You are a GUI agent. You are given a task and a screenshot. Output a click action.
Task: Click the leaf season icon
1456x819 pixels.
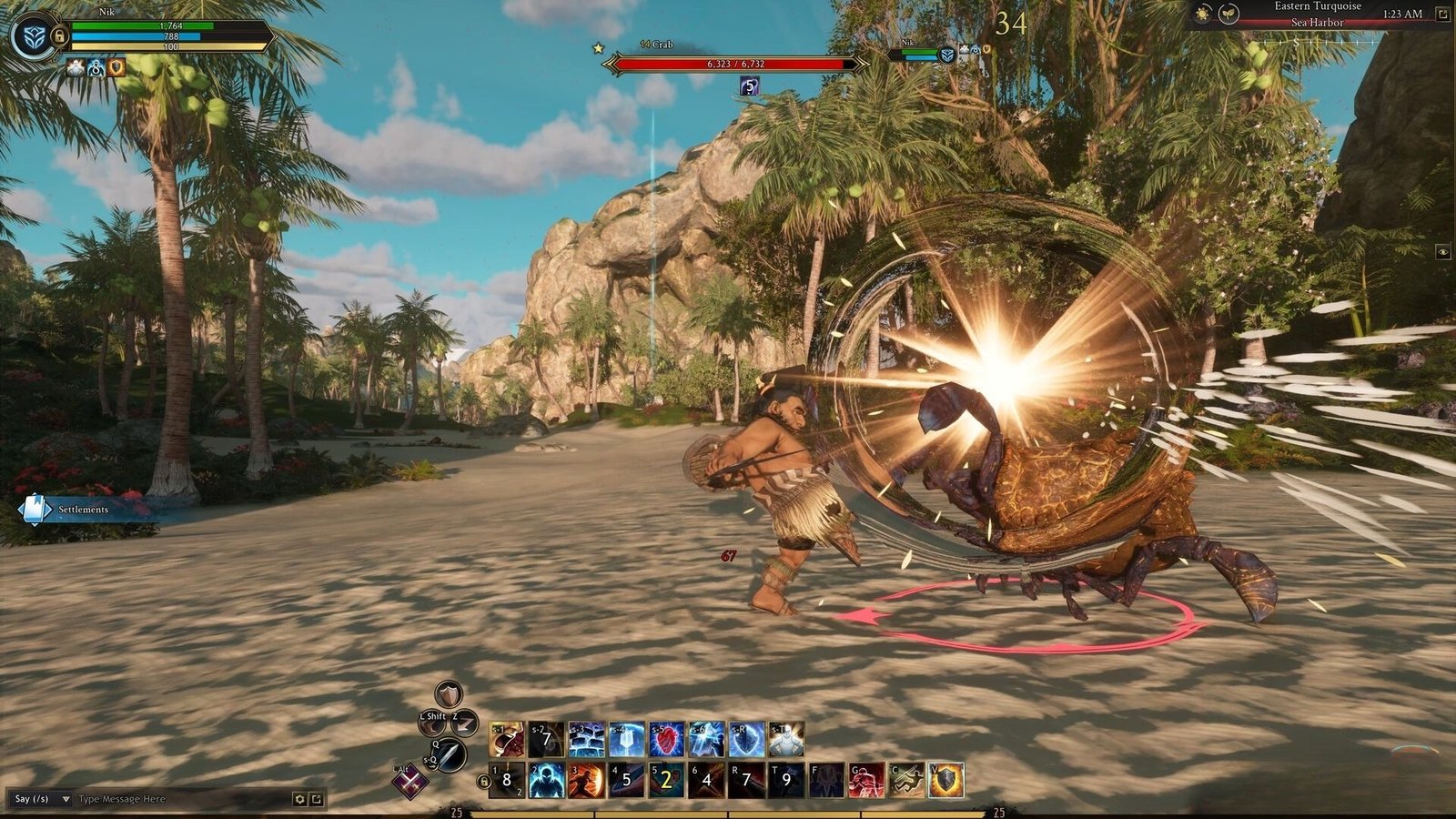(1228, 15)
